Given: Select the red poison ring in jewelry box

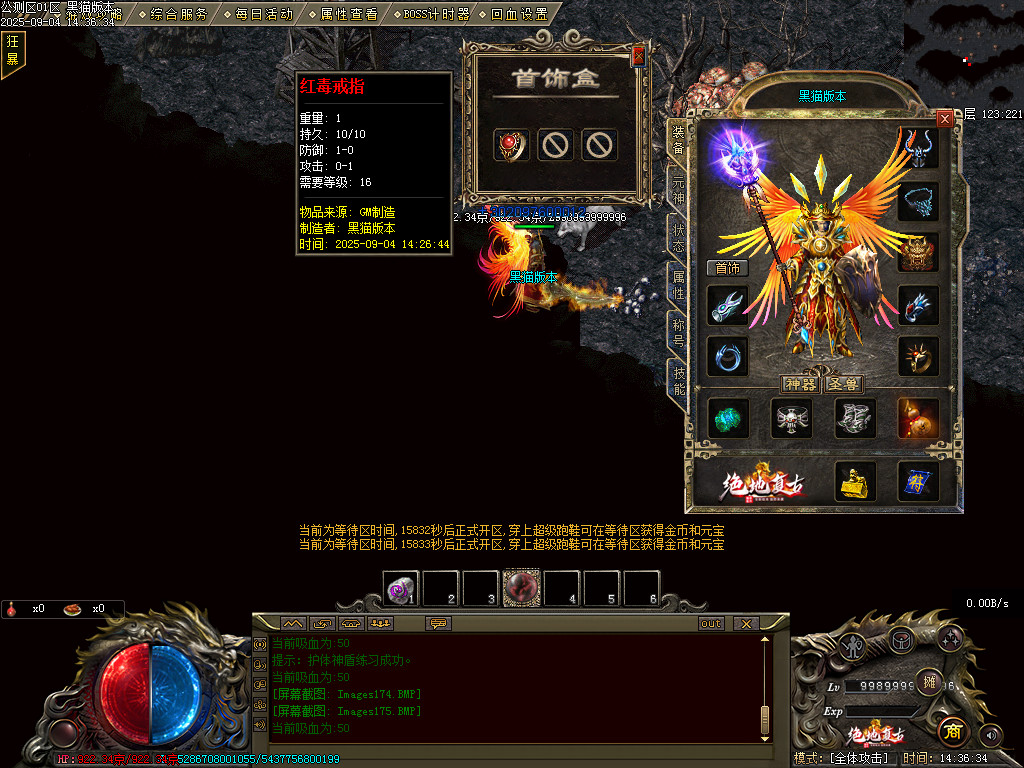Looking at the screenshot, I should (x=512, y=146).
